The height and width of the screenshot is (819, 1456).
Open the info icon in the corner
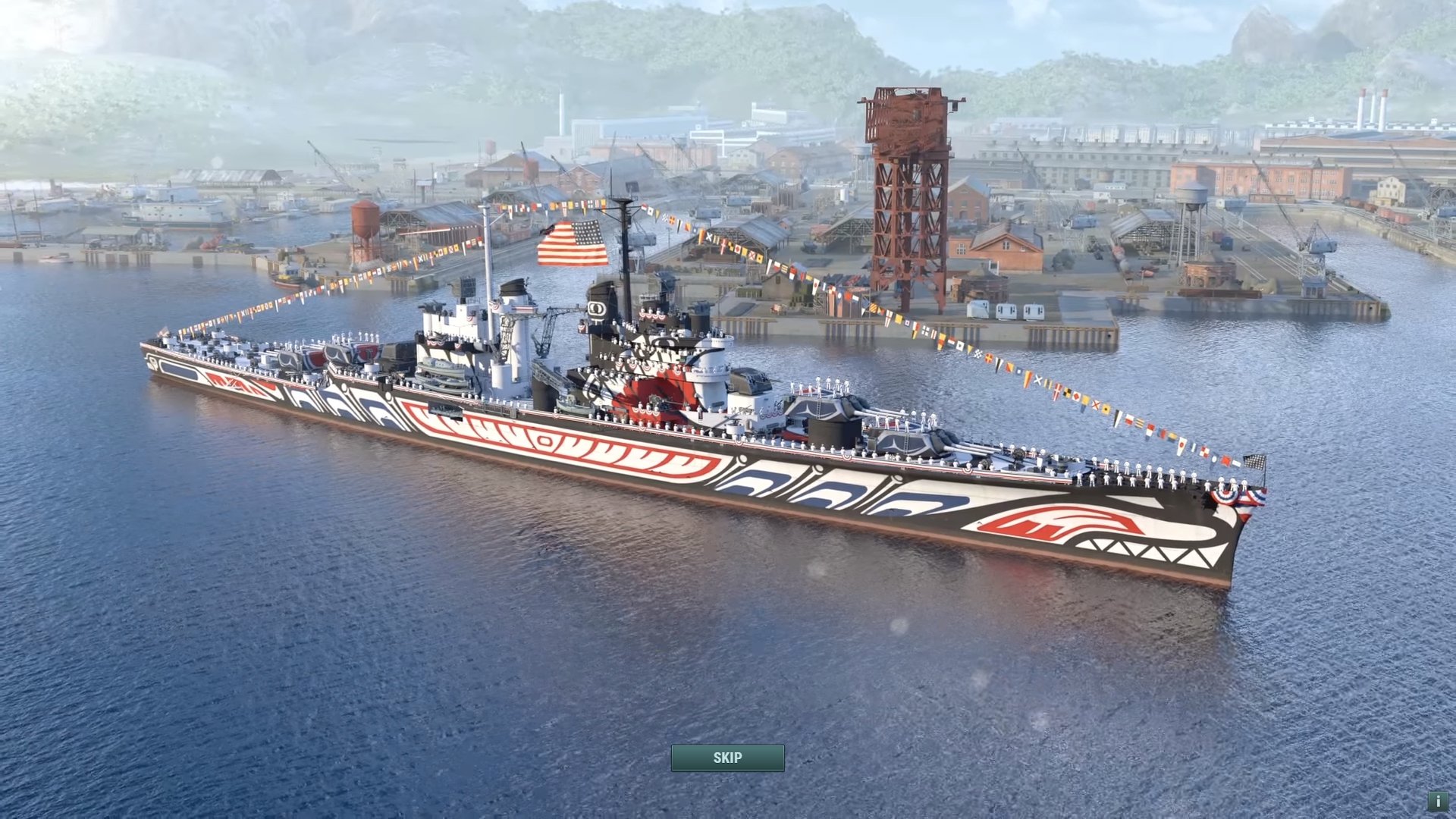1438,801
